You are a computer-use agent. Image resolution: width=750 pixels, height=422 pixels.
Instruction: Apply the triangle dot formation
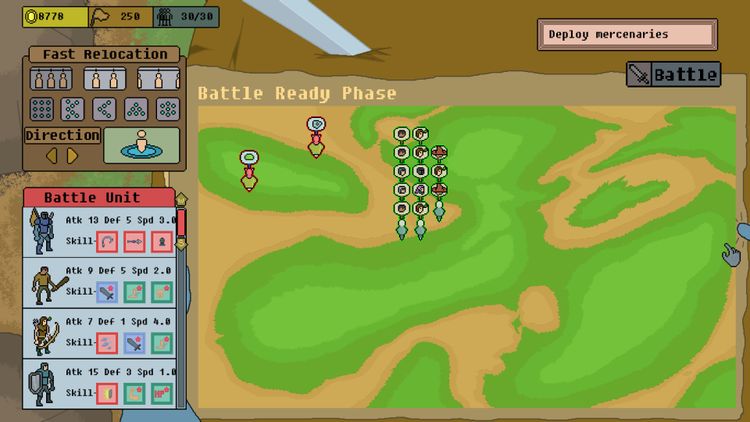coord(137,109)
